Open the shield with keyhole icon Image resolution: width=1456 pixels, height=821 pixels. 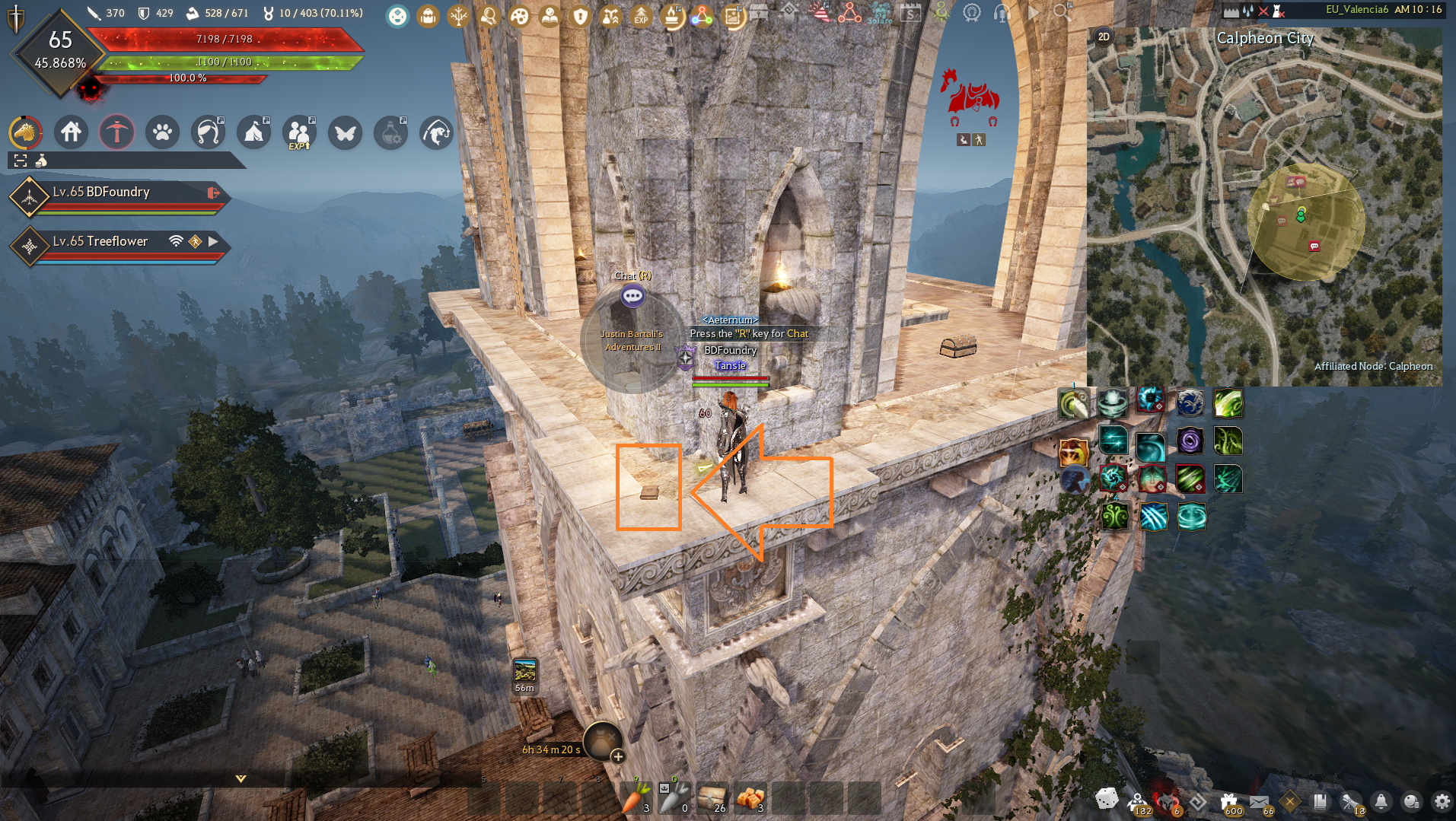581,16
